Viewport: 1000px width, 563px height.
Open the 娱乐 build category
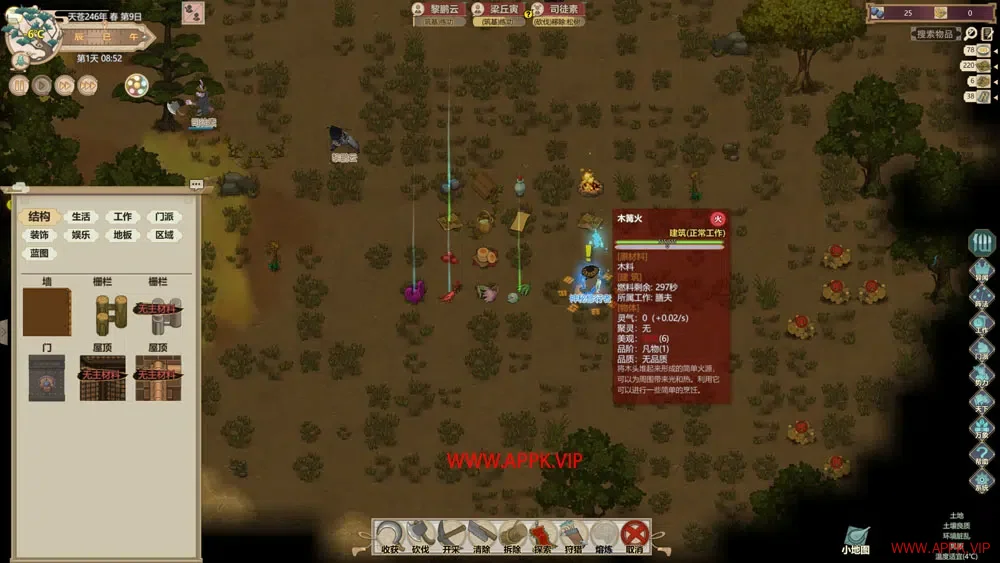[80, 236]
